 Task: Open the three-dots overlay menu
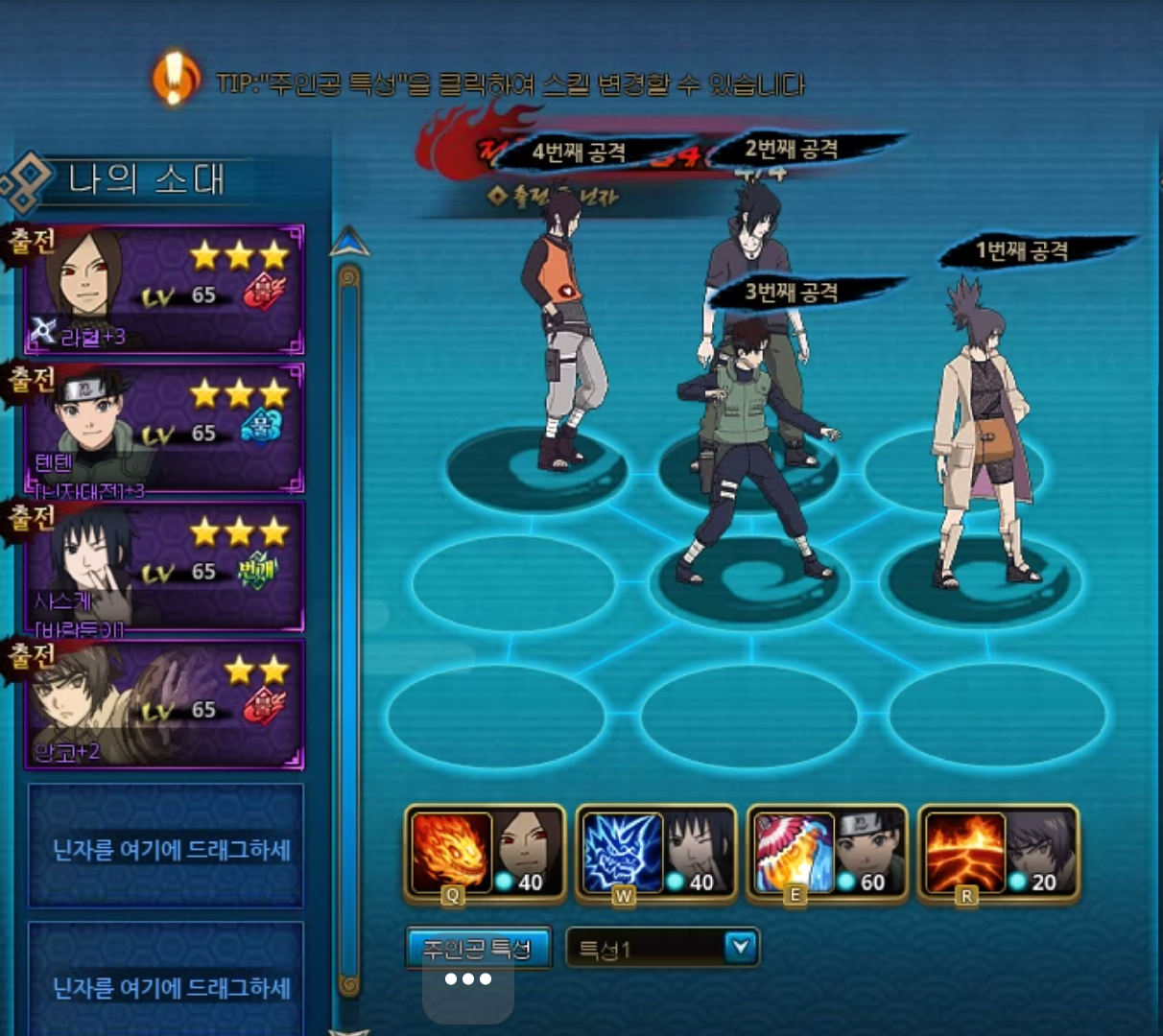click(x=468, y=979)
